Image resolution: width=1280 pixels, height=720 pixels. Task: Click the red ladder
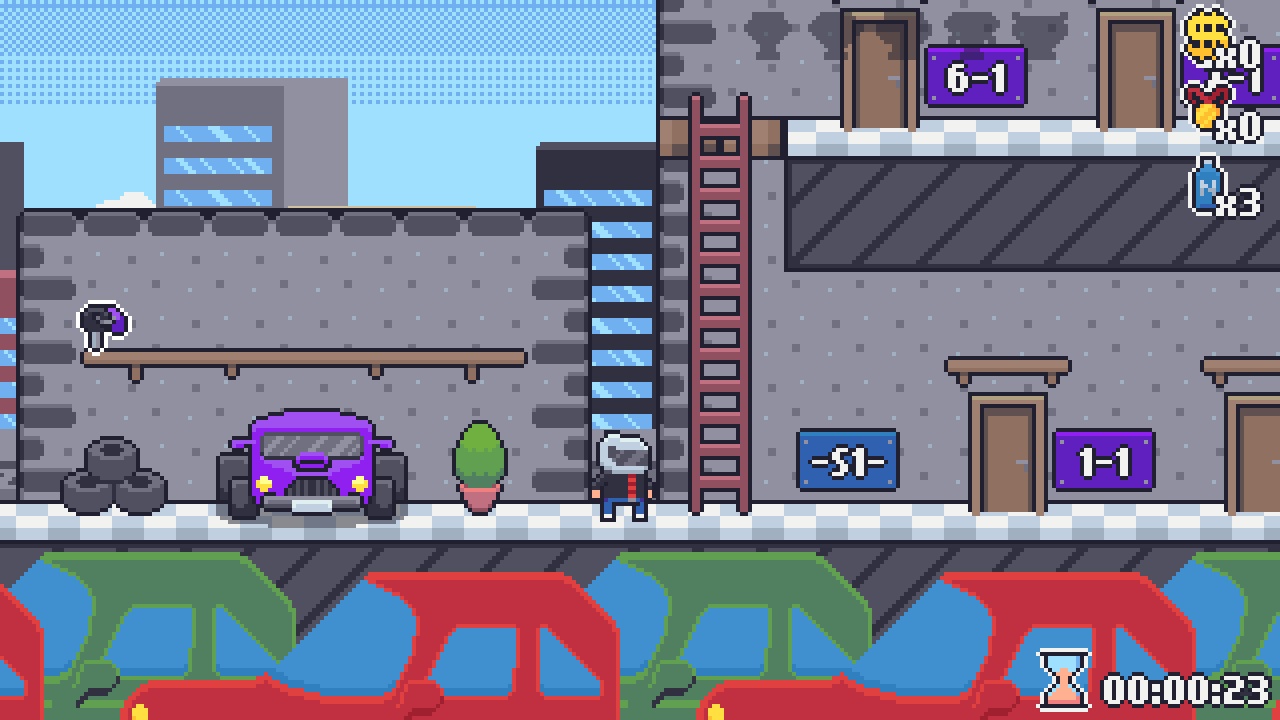click(x=718, y=300)
